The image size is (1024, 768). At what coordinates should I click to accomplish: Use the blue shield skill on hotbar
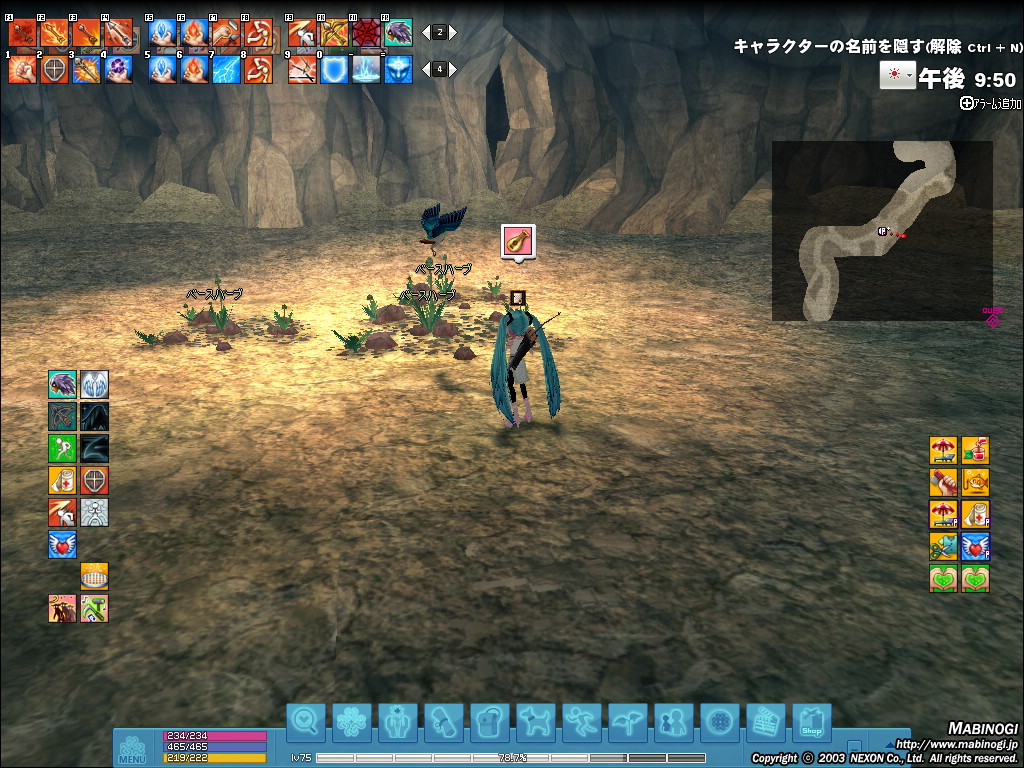click(334, 69)
